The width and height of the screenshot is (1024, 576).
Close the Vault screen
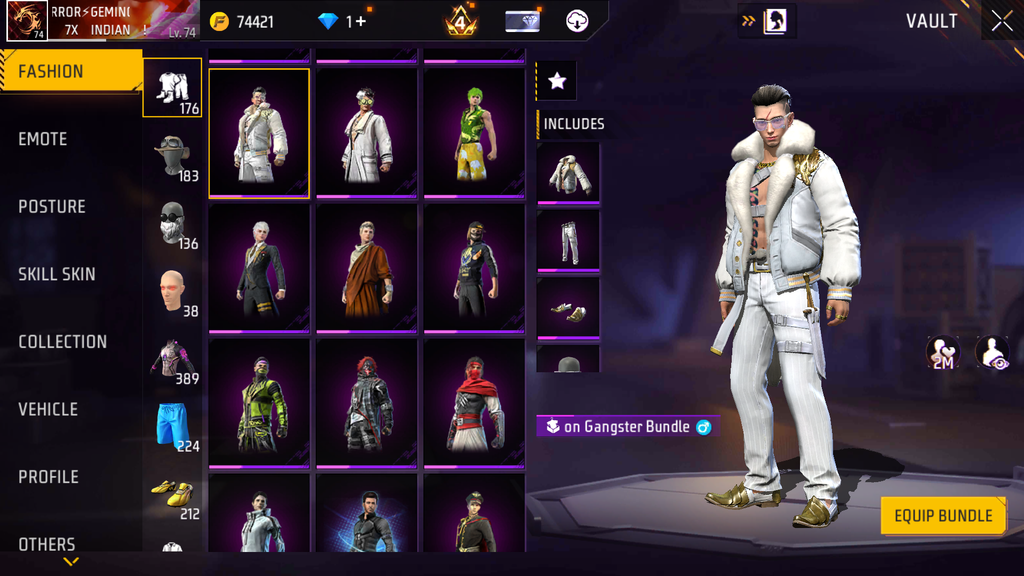pyautogui.click(x=1002, y=22)
